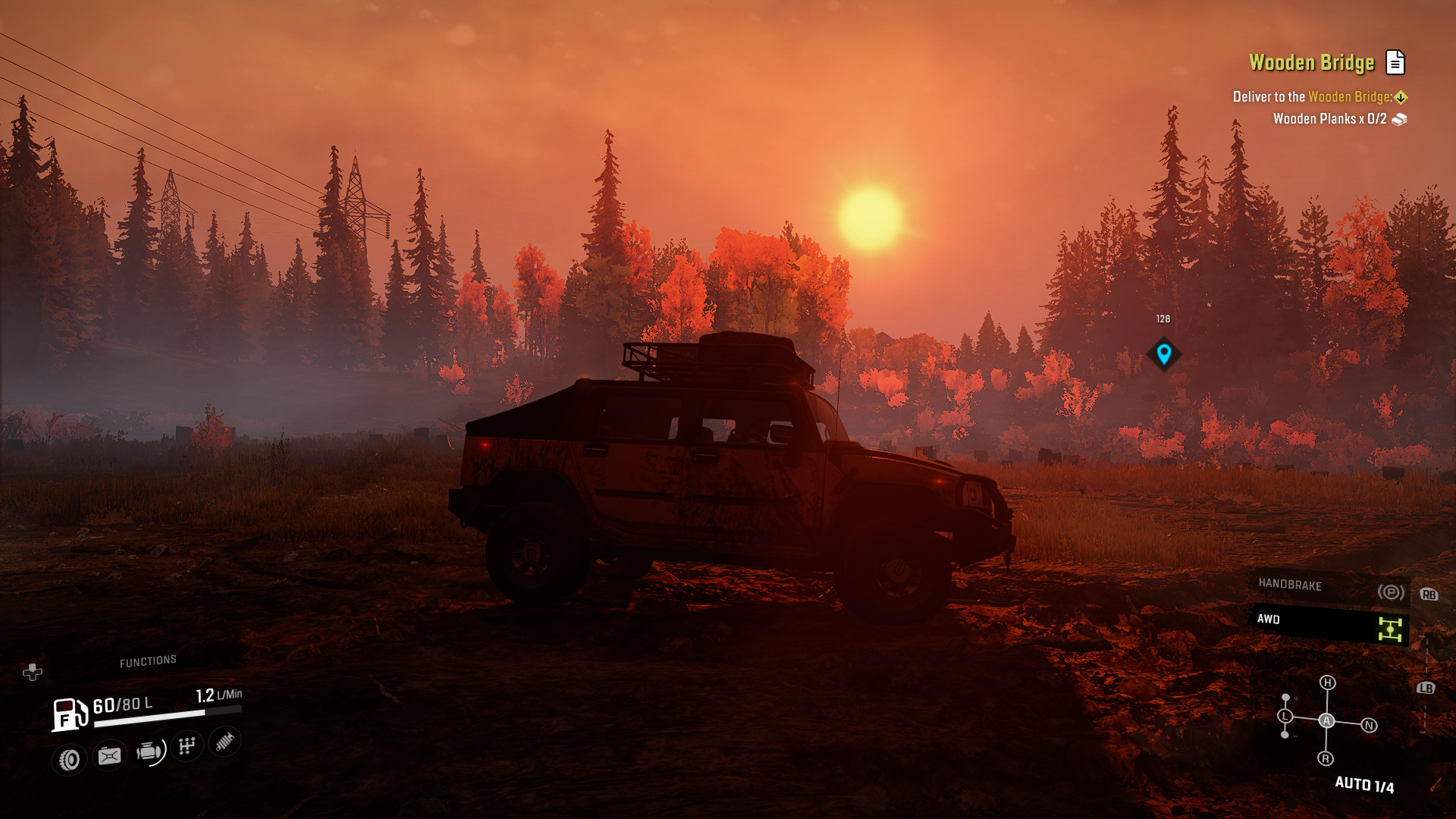This screenshot has width=1456, height=819.
Task: Select the Auto gear (A) node
Action: tap(1326, 720)
